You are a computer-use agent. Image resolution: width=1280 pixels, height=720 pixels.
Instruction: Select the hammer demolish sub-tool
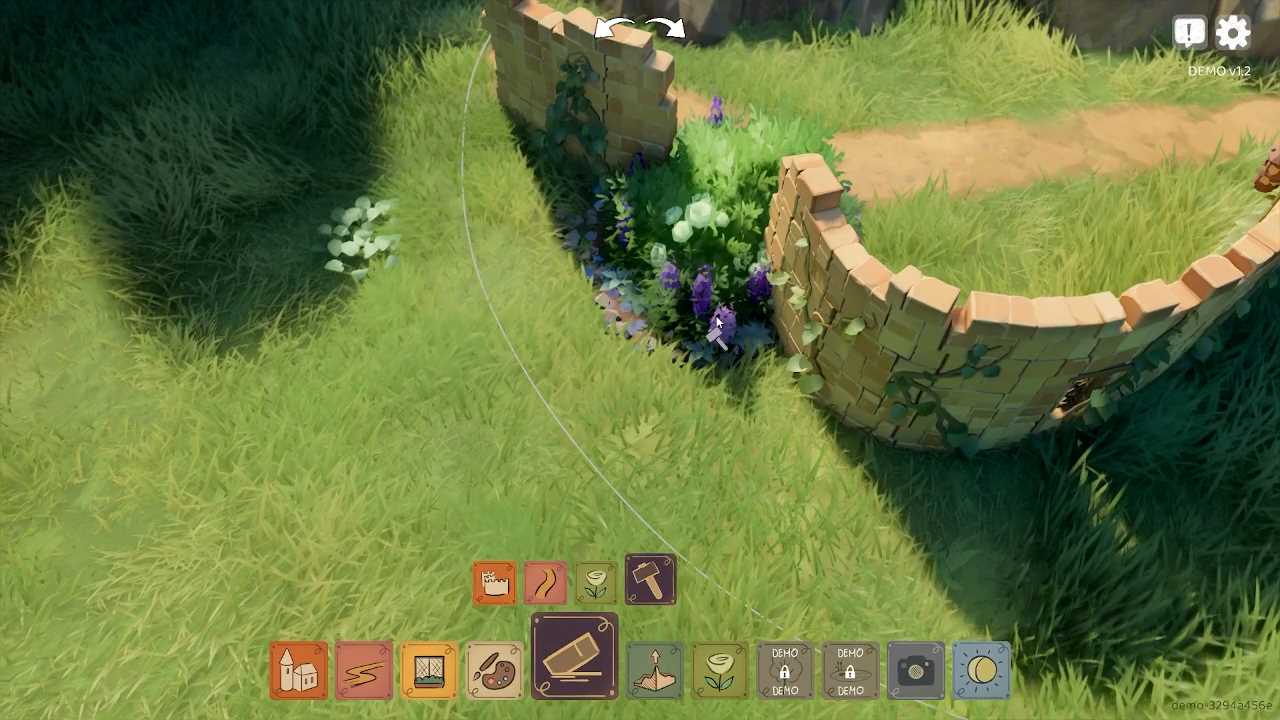tap(650, 581)
